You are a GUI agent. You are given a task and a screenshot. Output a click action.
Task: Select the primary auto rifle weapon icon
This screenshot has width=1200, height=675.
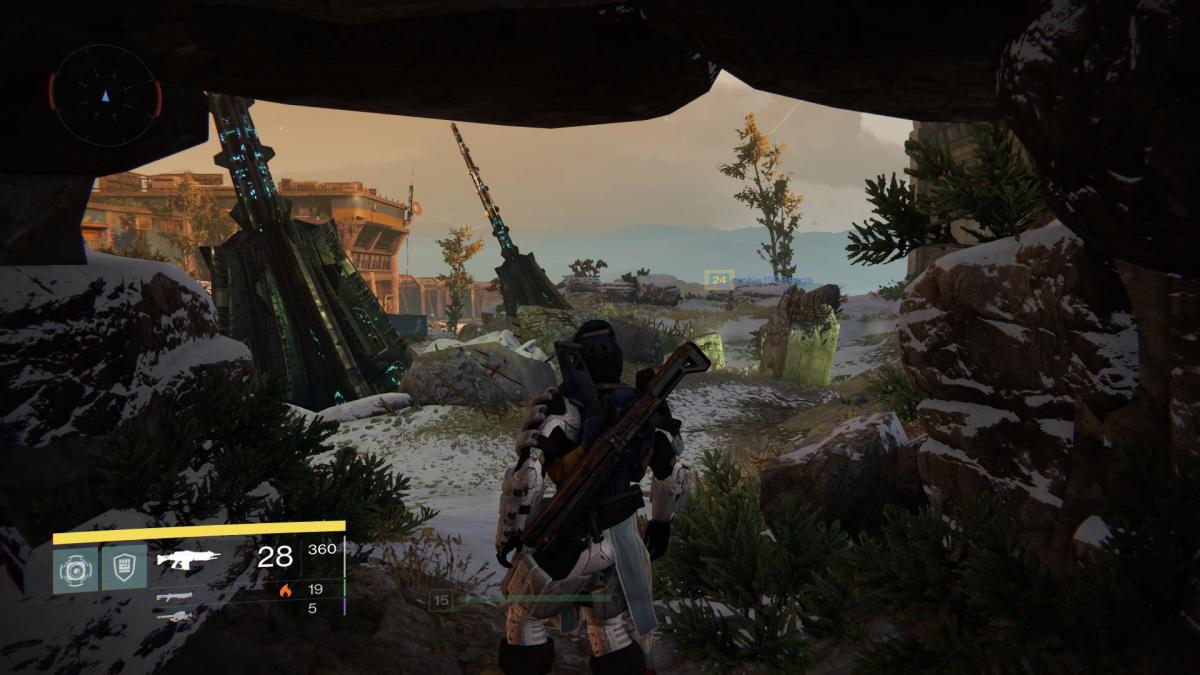pos(188,559)
